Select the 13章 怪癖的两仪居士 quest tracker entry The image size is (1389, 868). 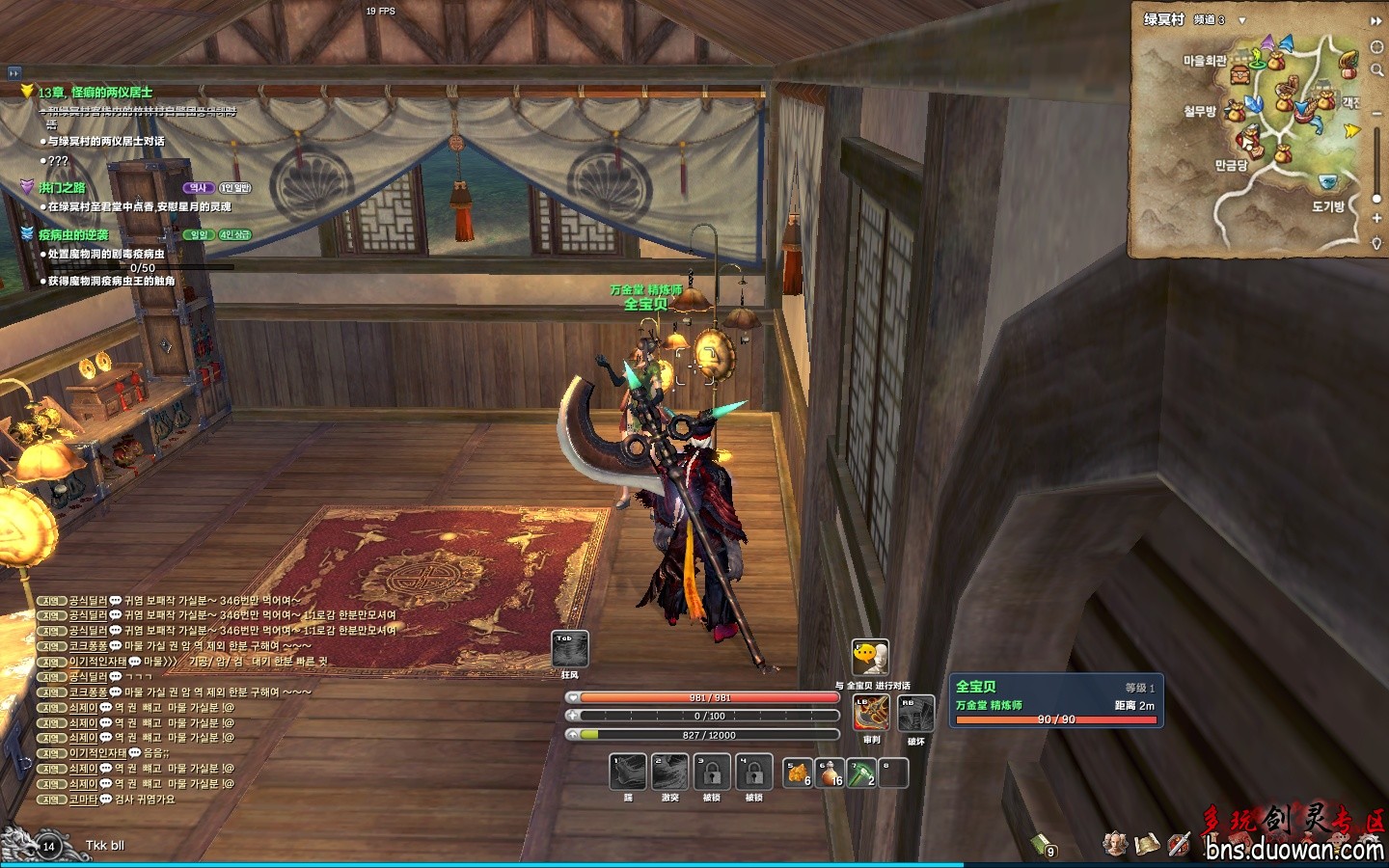coord(95,93)
